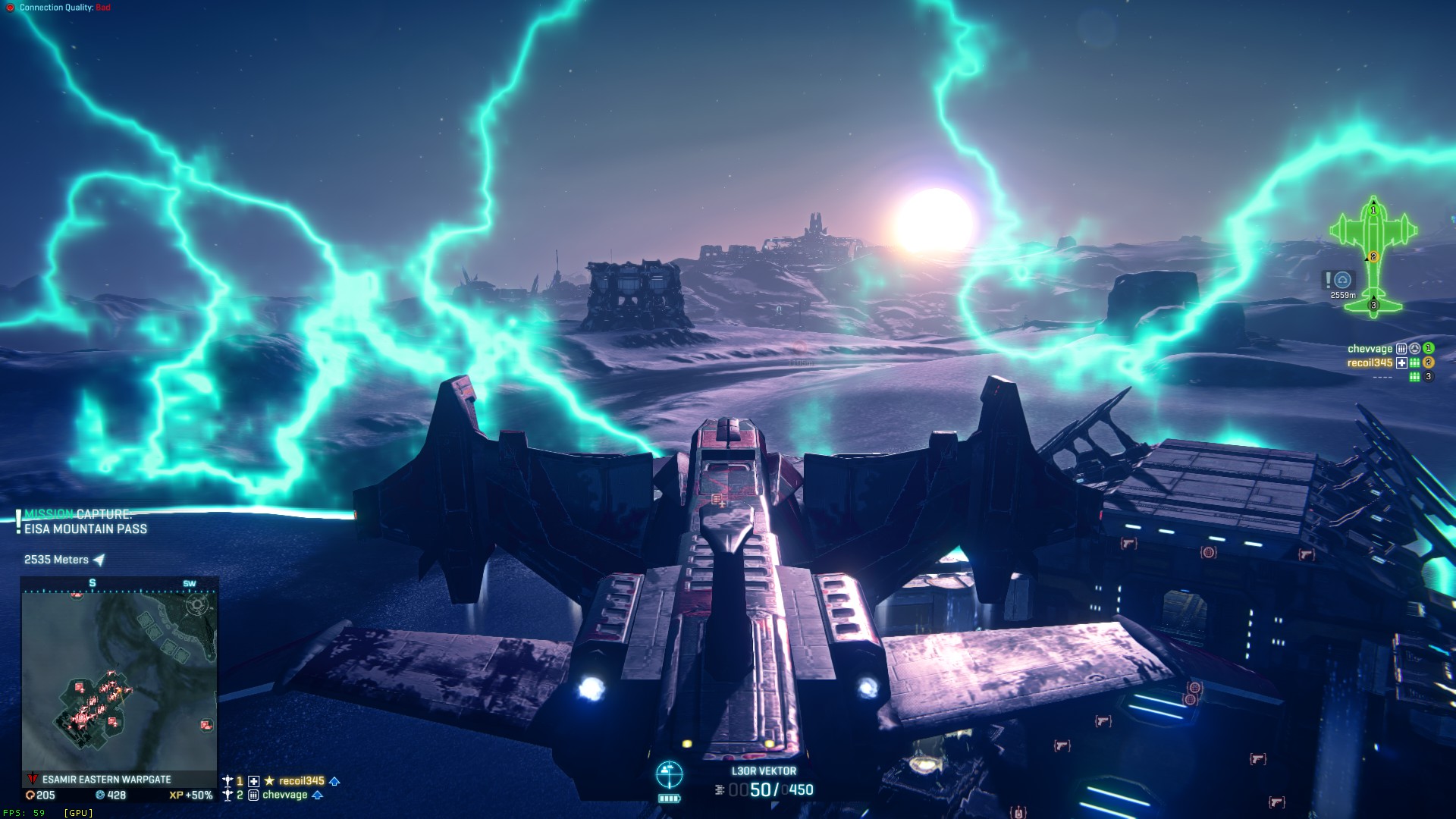
Task: Select the Eisa Mountain Pass capture mission
Action: point(85,522)
